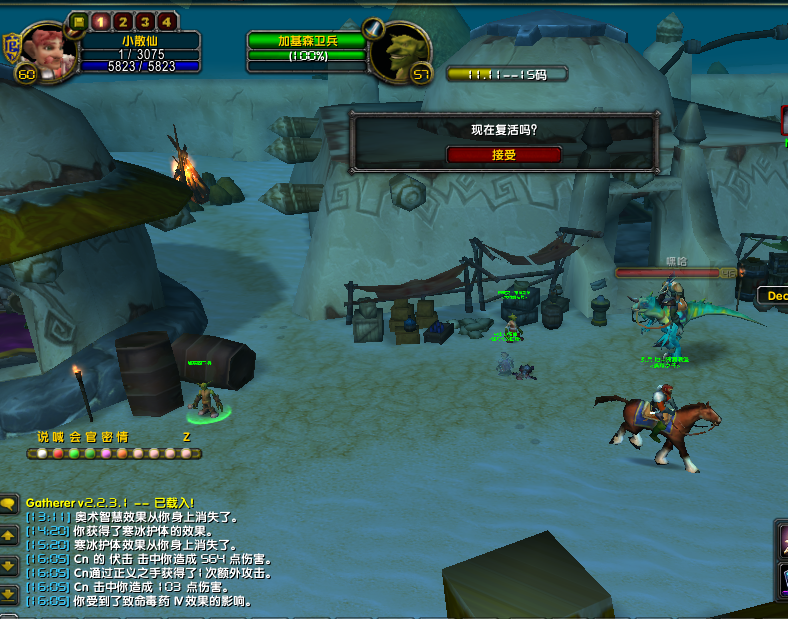Choose the orange emote (情) channel dot
The height and width of the screenshot is (619, 788).
pyautogui.click(x=122, y=453)
